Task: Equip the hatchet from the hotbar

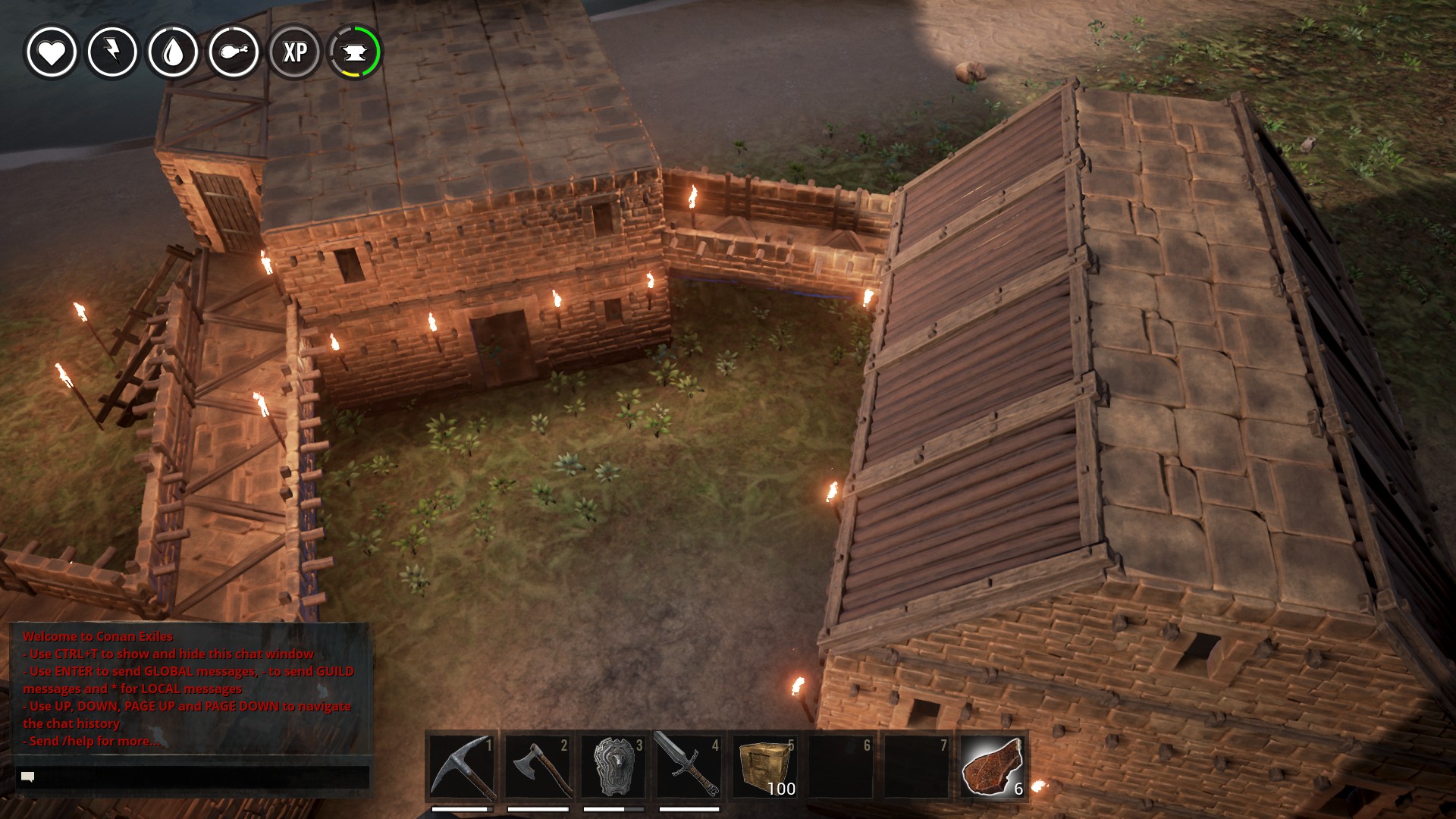Action: pyautogui.click(x=538, y=766)
